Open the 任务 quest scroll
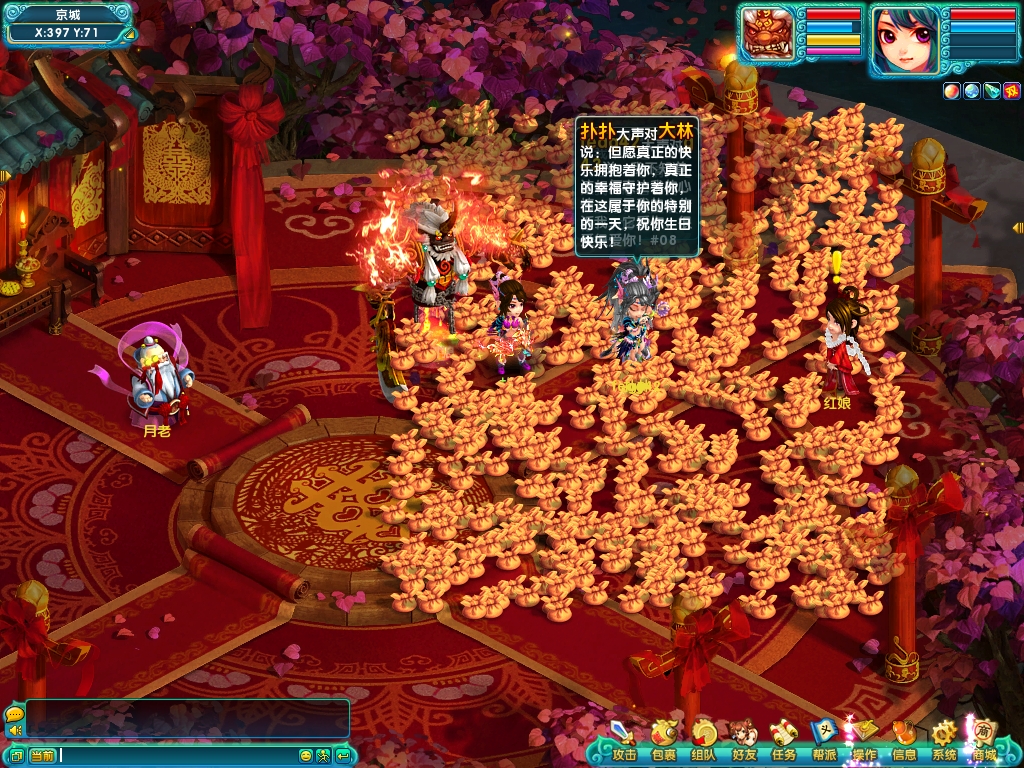Viewport: 1024px width, 768px height. [784, 741]
